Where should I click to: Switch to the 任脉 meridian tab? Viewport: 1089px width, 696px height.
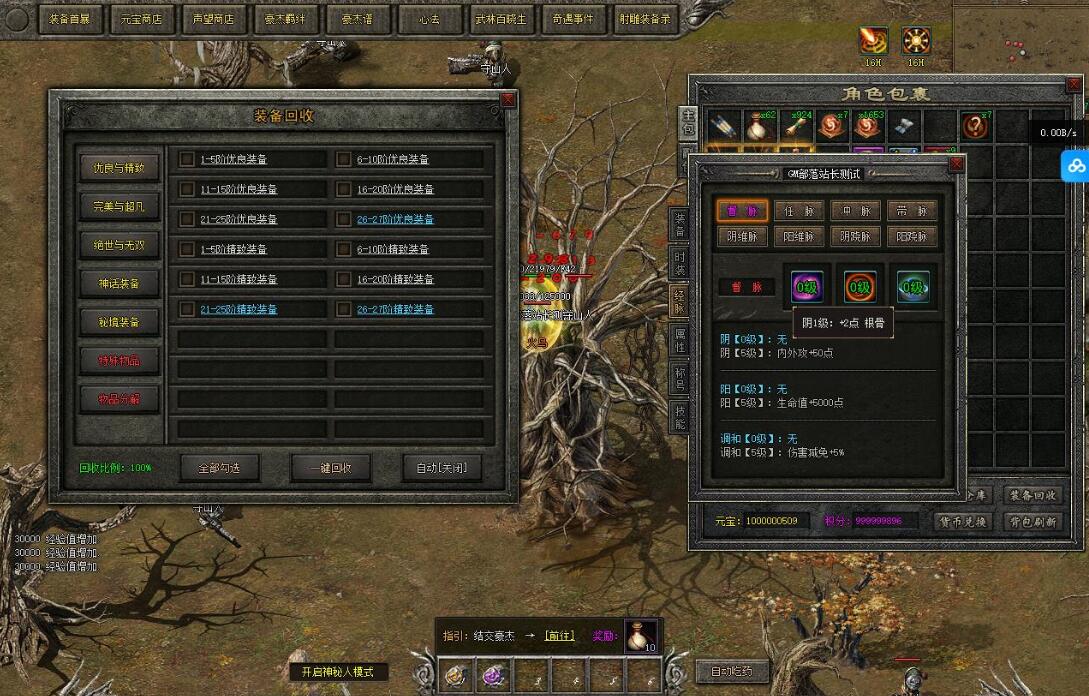pos(799,210)
